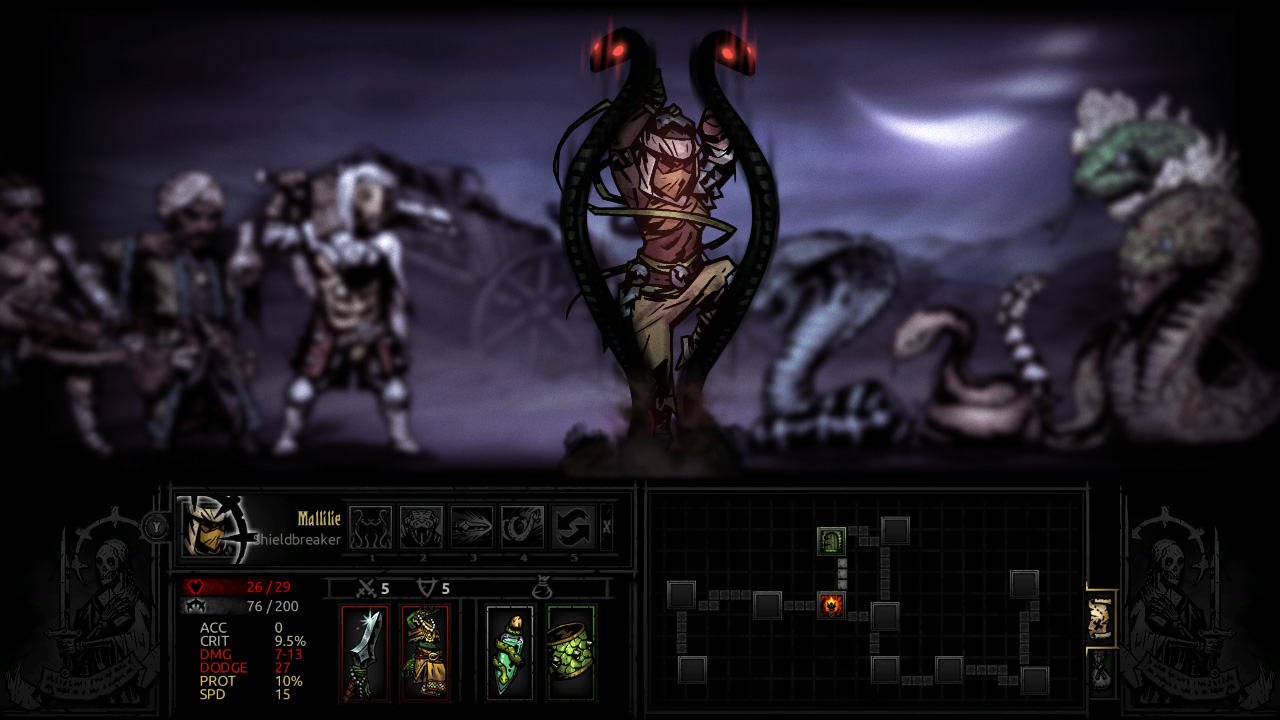Click the Y prompt beside the hero portrait

tap(160, 528)
